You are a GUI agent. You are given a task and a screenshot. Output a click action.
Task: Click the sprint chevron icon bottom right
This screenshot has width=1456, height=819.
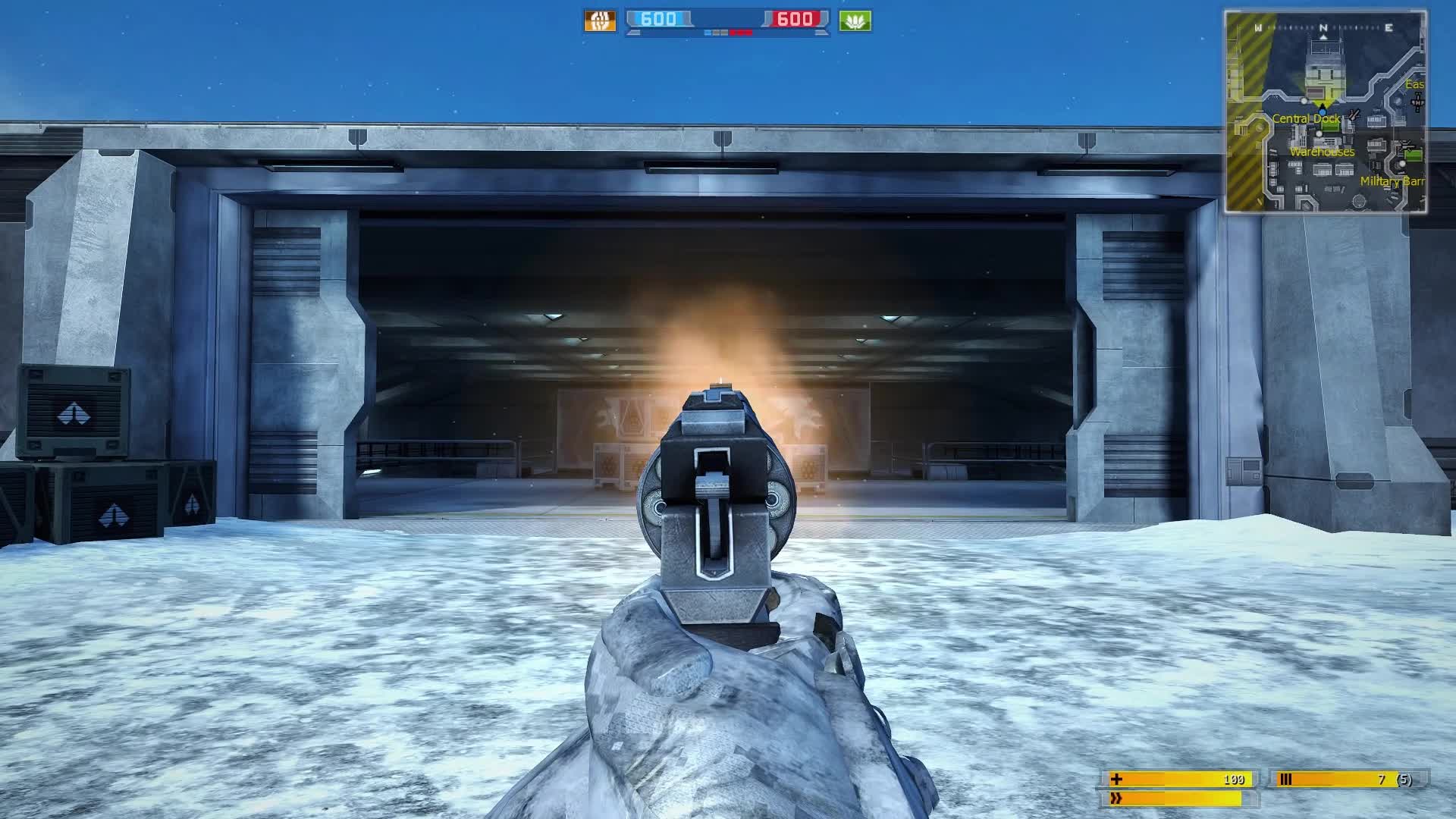[1116, 798]
